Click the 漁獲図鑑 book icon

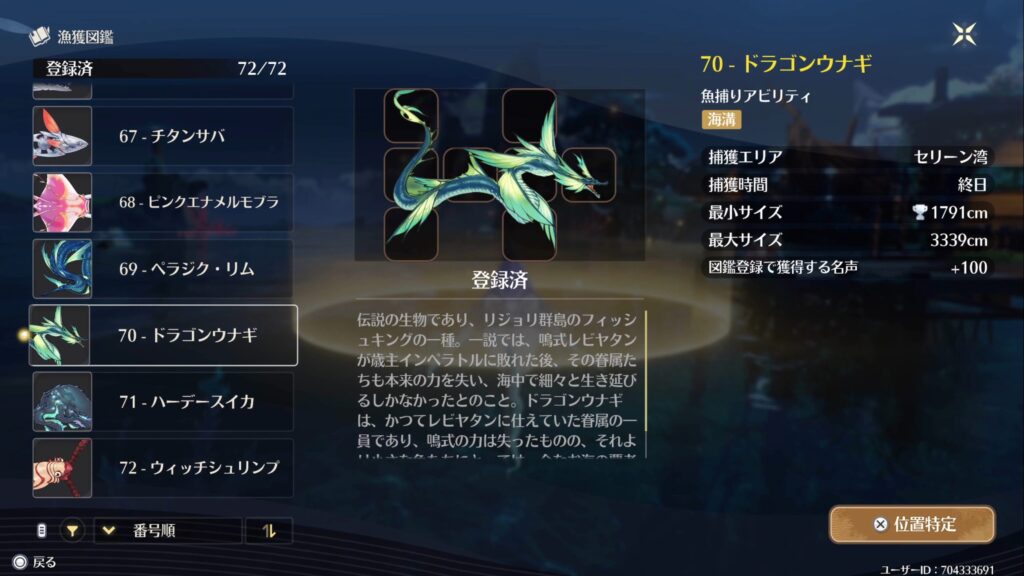40,38
